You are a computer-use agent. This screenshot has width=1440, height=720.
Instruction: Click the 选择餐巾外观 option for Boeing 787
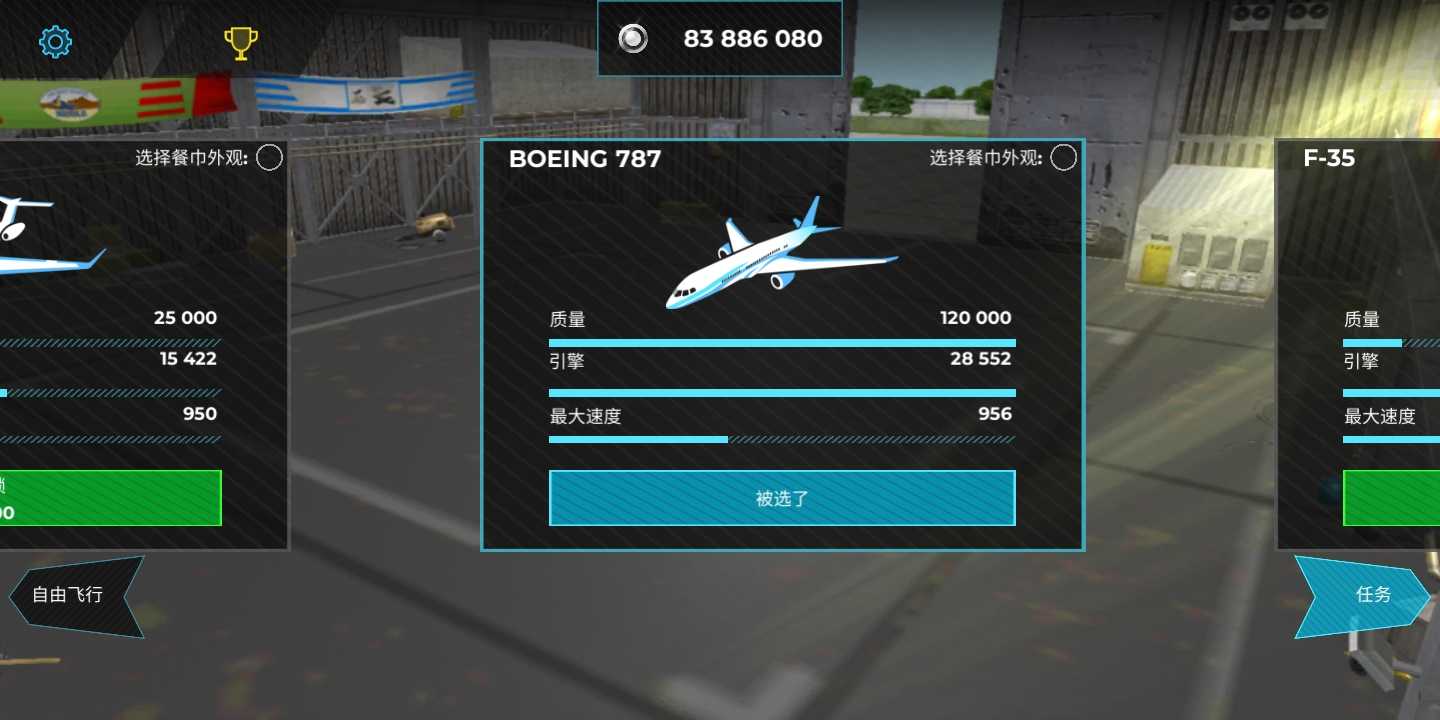tap(985, 157)
